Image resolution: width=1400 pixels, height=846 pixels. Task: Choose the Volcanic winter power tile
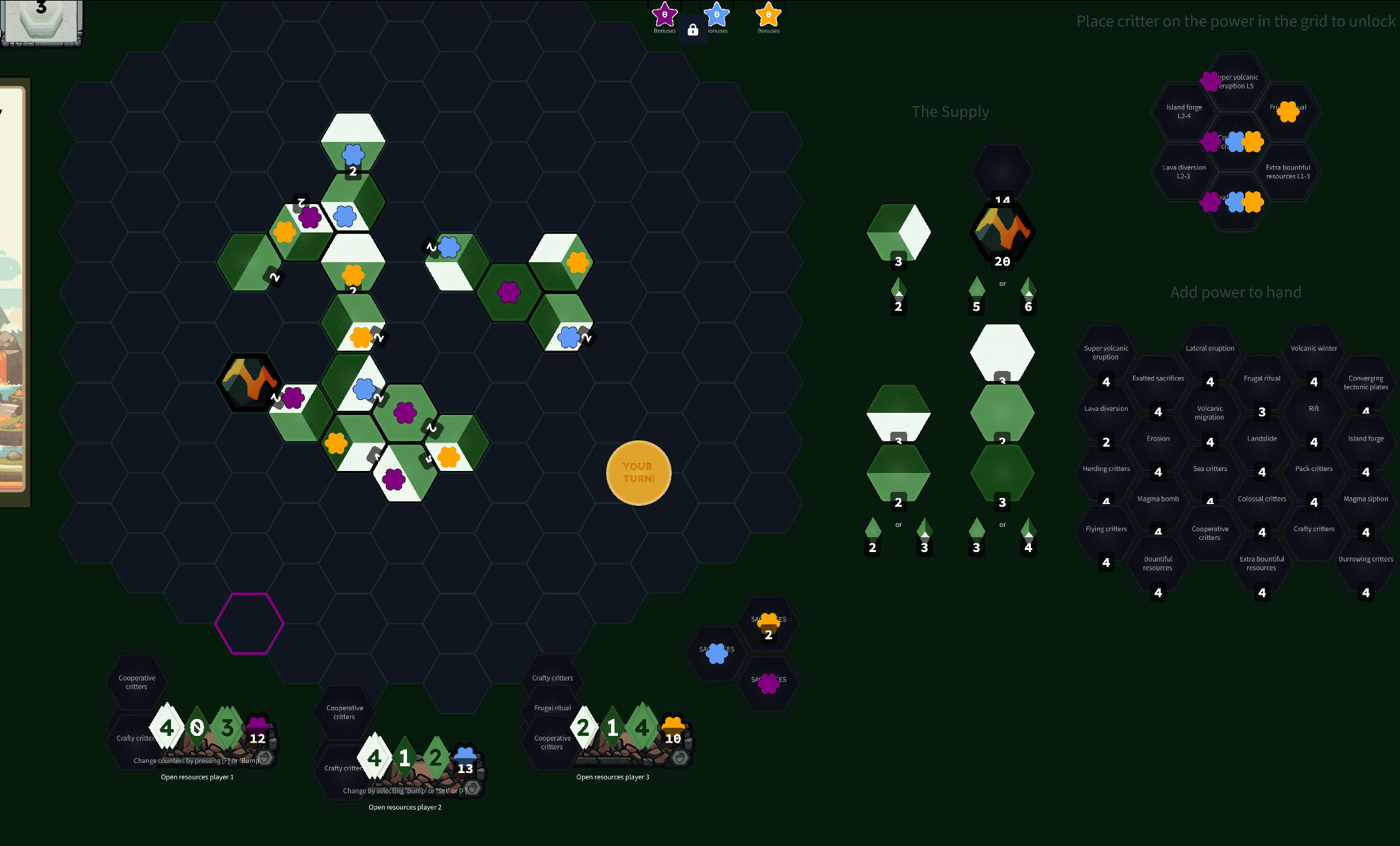click(x=1313, y=355)
